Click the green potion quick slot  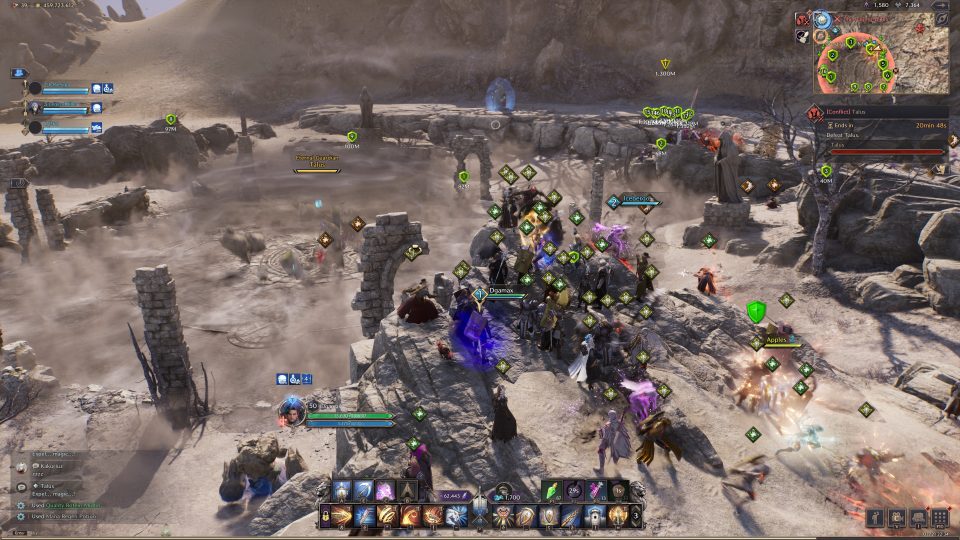point(551,490)
